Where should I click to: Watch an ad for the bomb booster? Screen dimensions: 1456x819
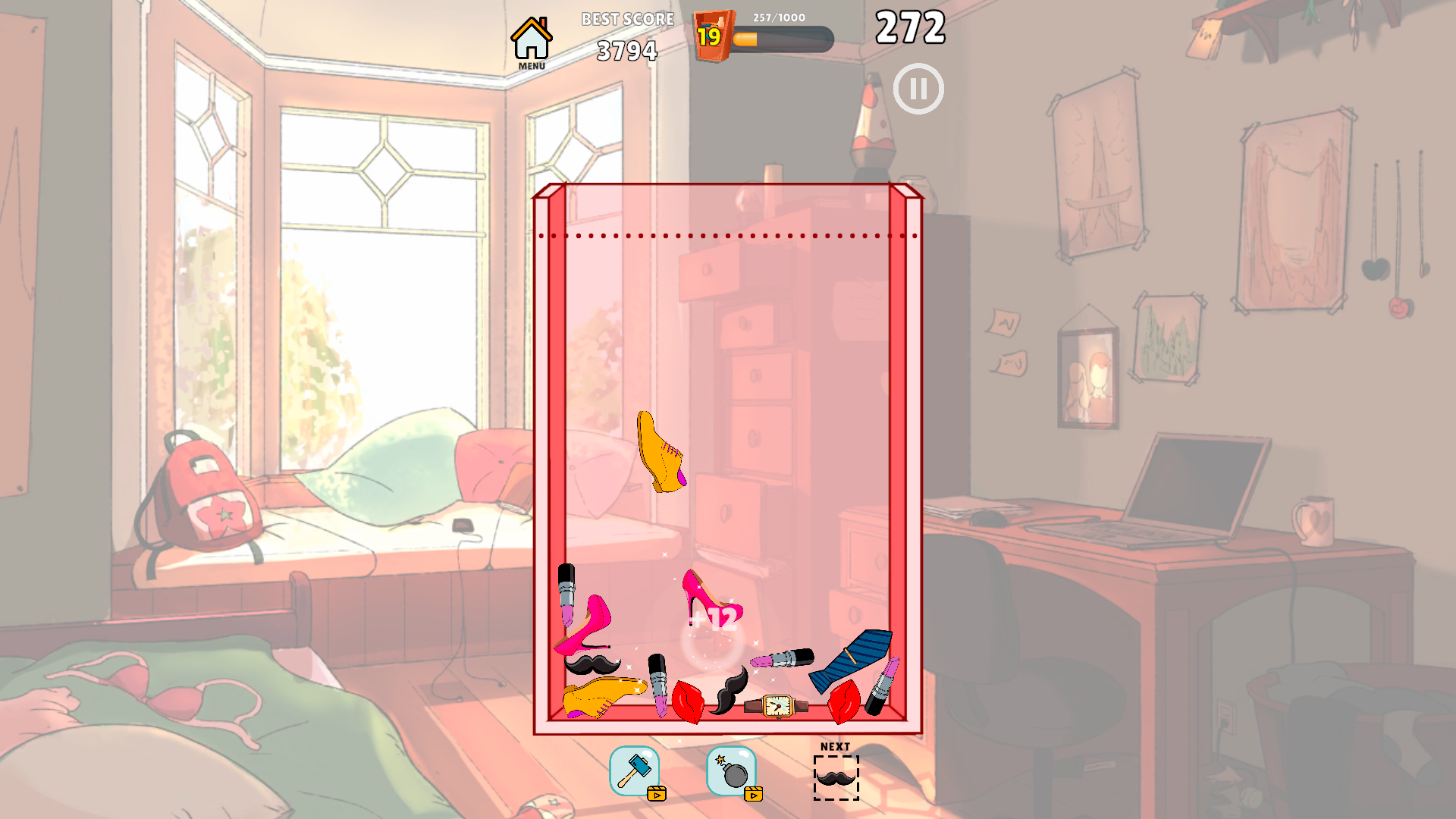(754, 795)
